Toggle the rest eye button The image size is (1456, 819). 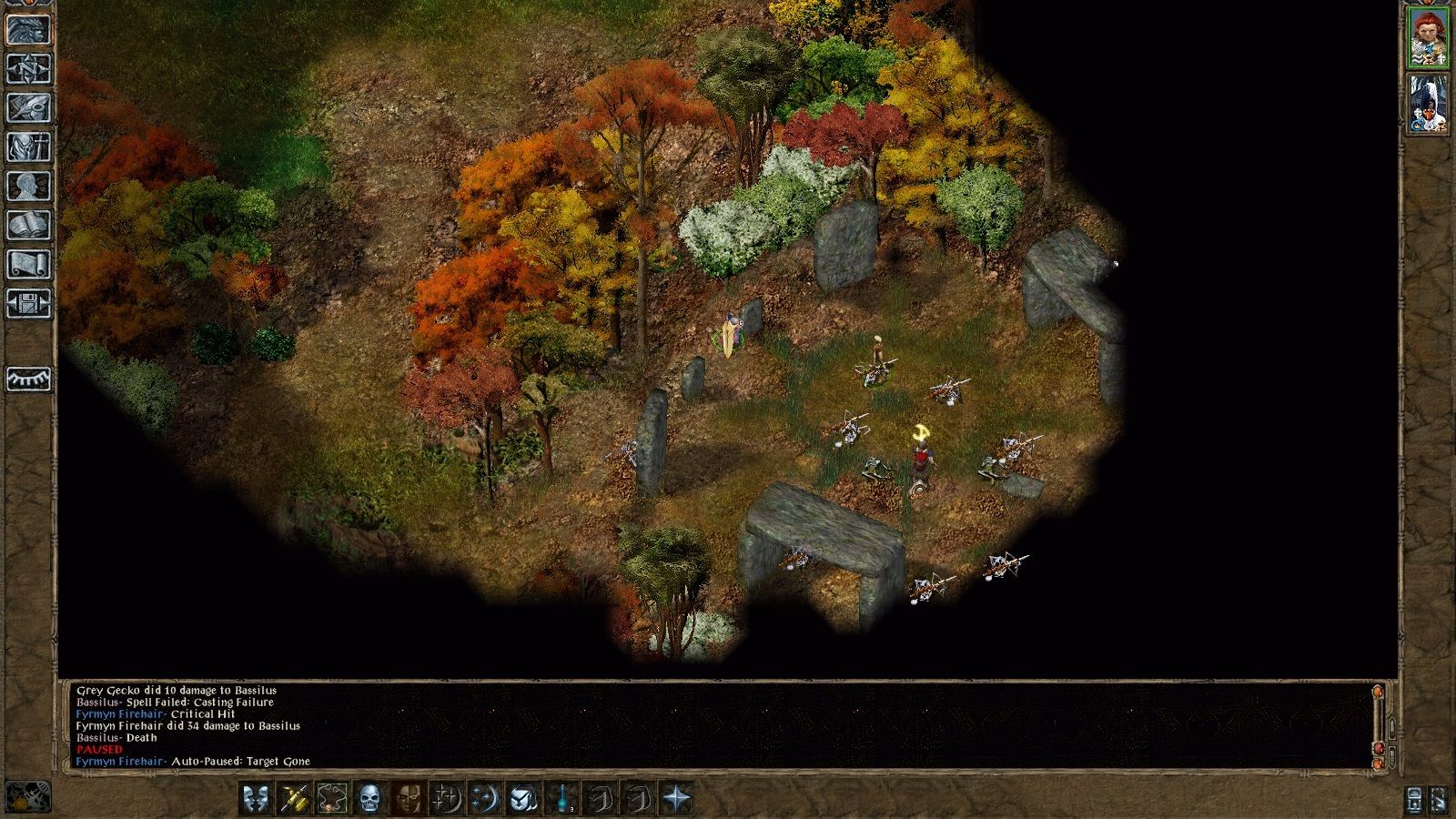[28, 379]
